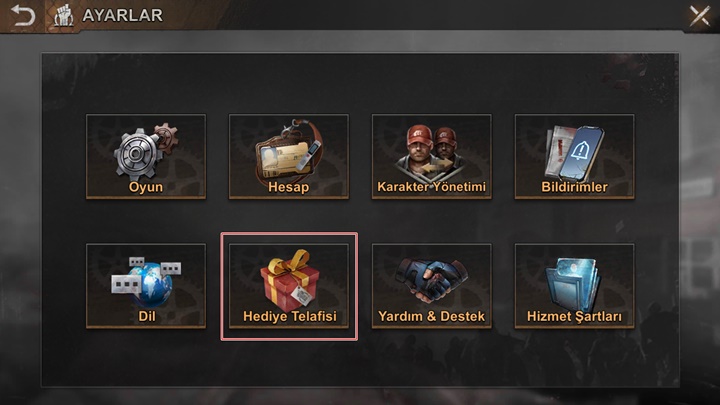720x405 pixels.
Task: Select the Hediye Telafisi gift tile
Action: pos(289,286)
